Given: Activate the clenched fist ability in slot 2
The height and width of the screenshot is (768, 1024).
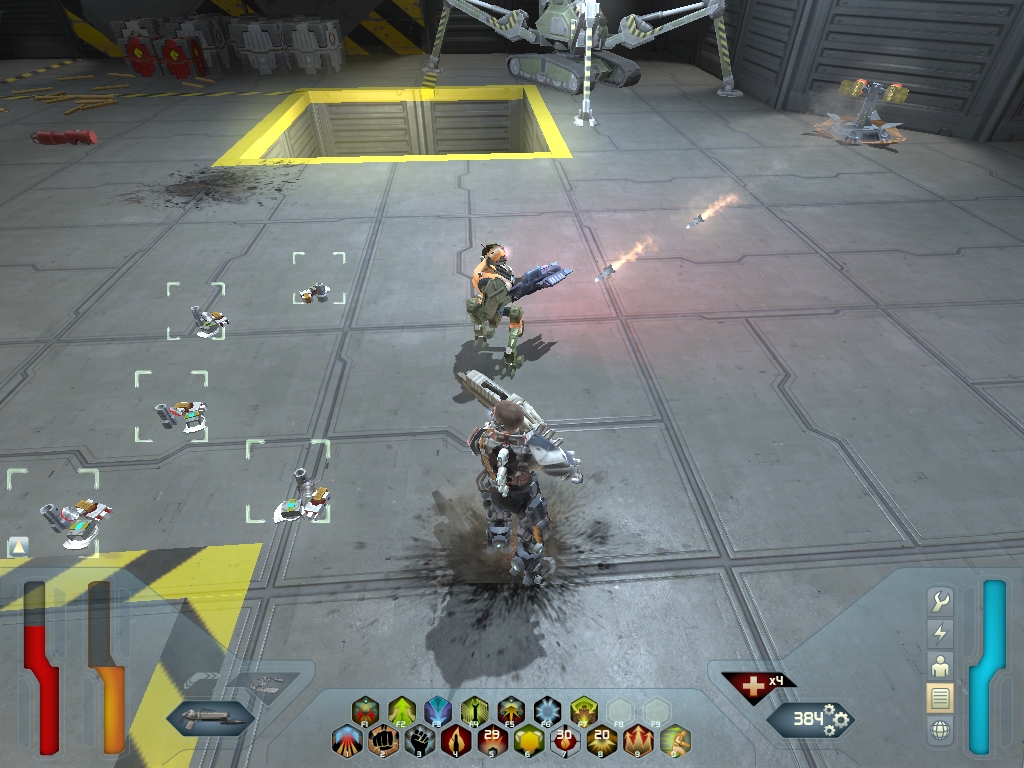Looking at the screenshot, I should 383,741.
